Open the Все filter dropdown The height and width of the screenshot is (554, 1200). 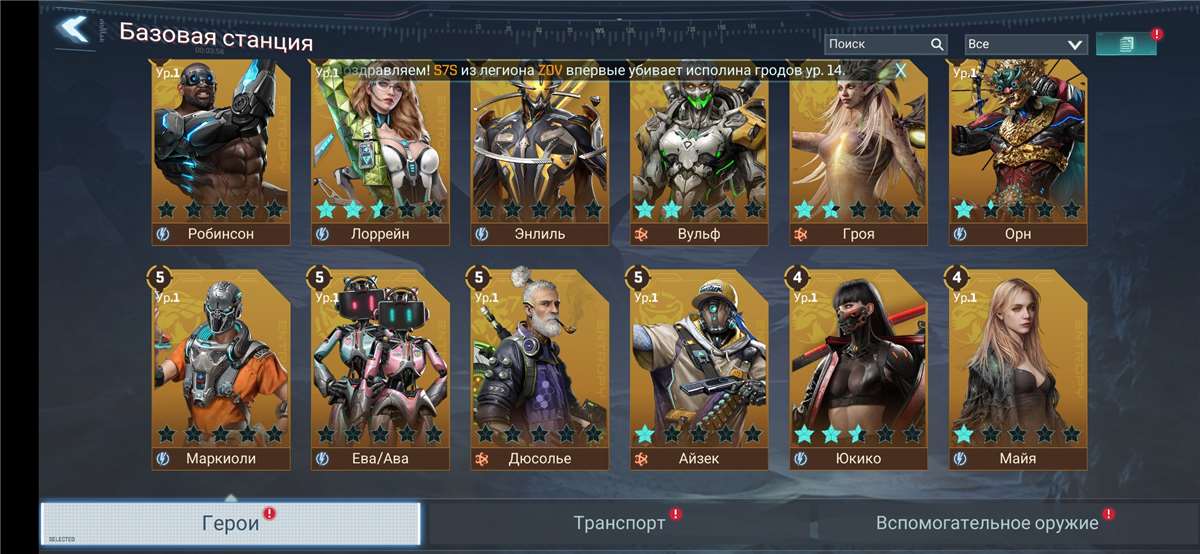(x=1024, y=44)
